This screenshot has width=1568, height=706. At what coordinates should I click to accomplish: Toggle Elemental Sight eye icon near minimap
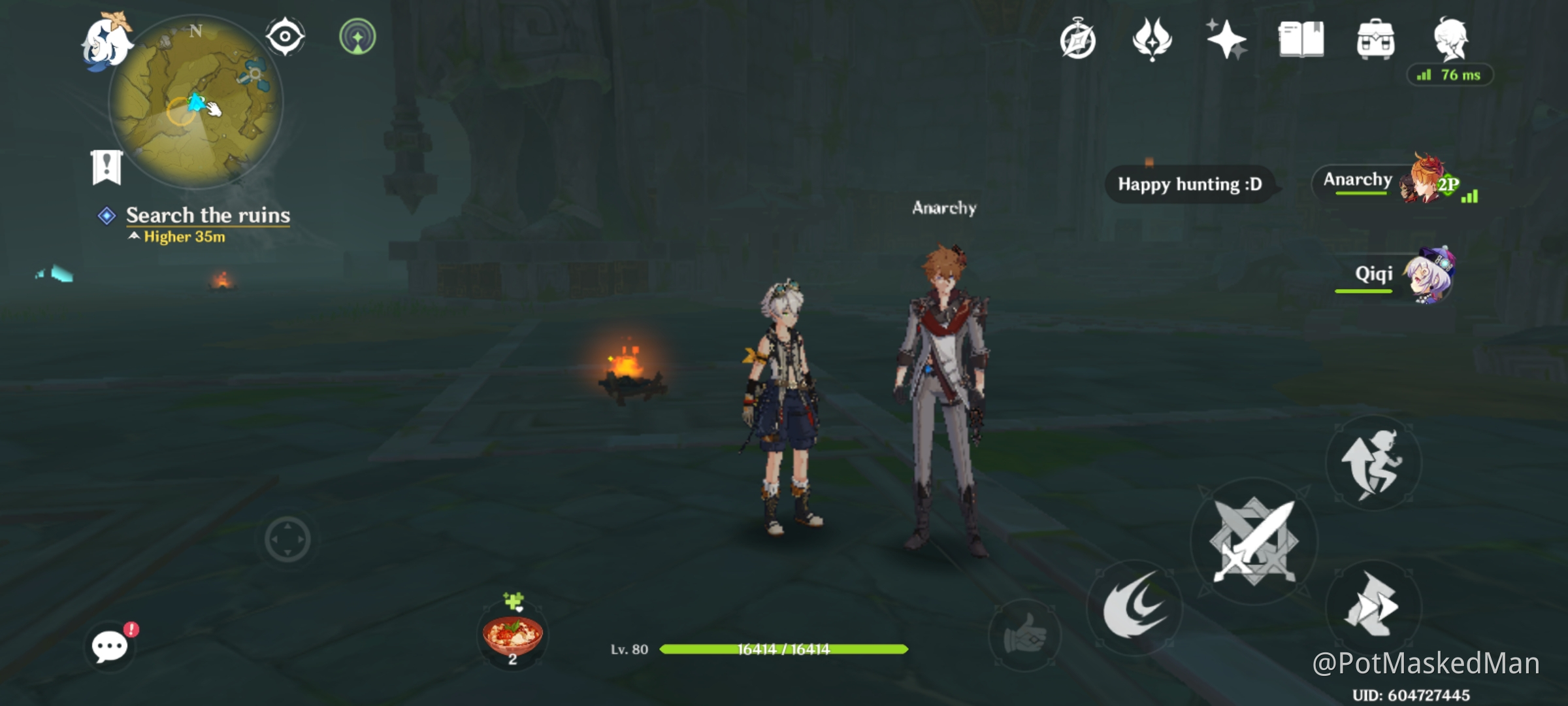(284, 36)
